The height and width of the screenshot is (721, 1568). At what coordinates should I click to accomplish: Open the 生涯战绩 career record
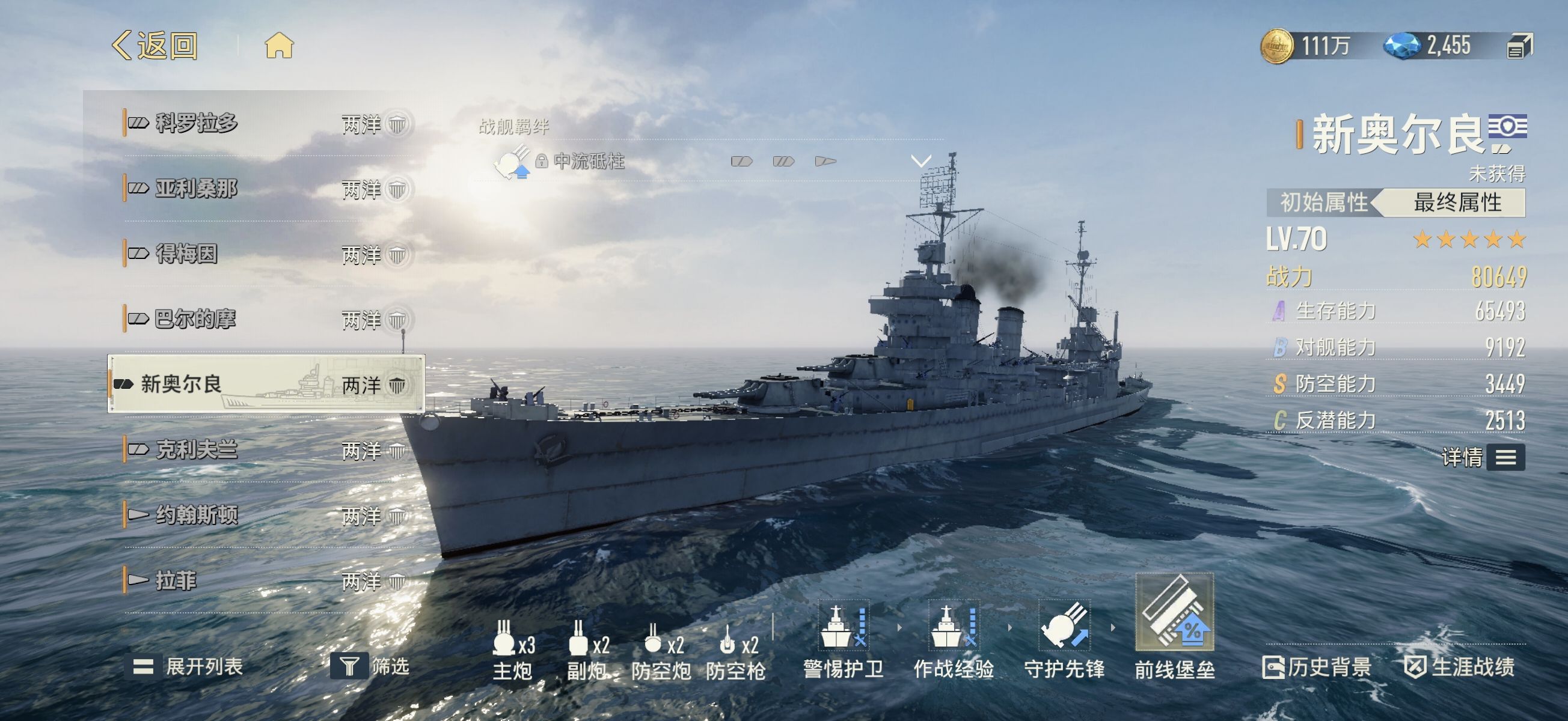point(1460,668)
